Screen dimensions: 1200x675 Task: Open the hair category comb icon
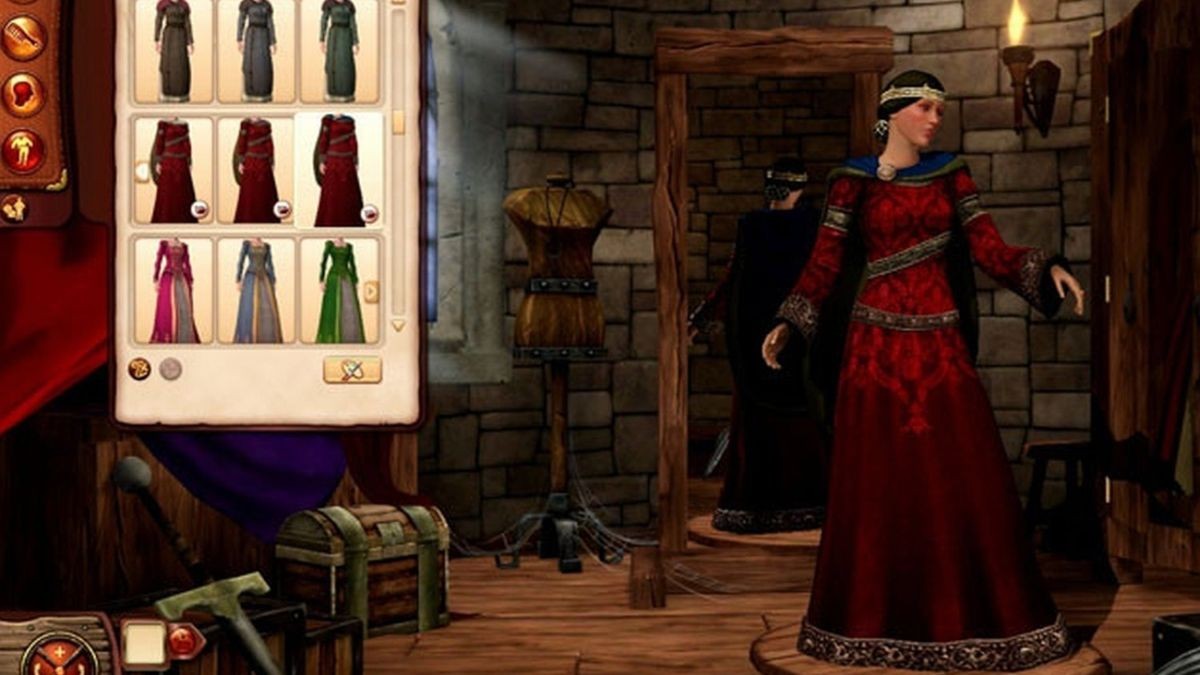coord(22,38)
